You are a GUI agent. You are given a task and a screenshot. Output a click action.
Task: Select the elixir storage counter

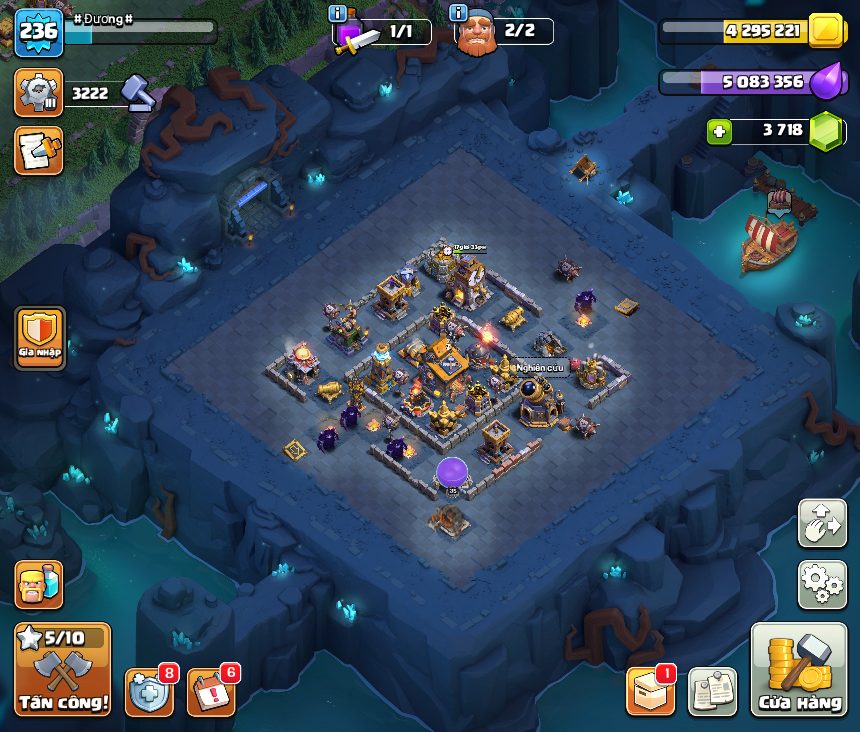(762, 81)
